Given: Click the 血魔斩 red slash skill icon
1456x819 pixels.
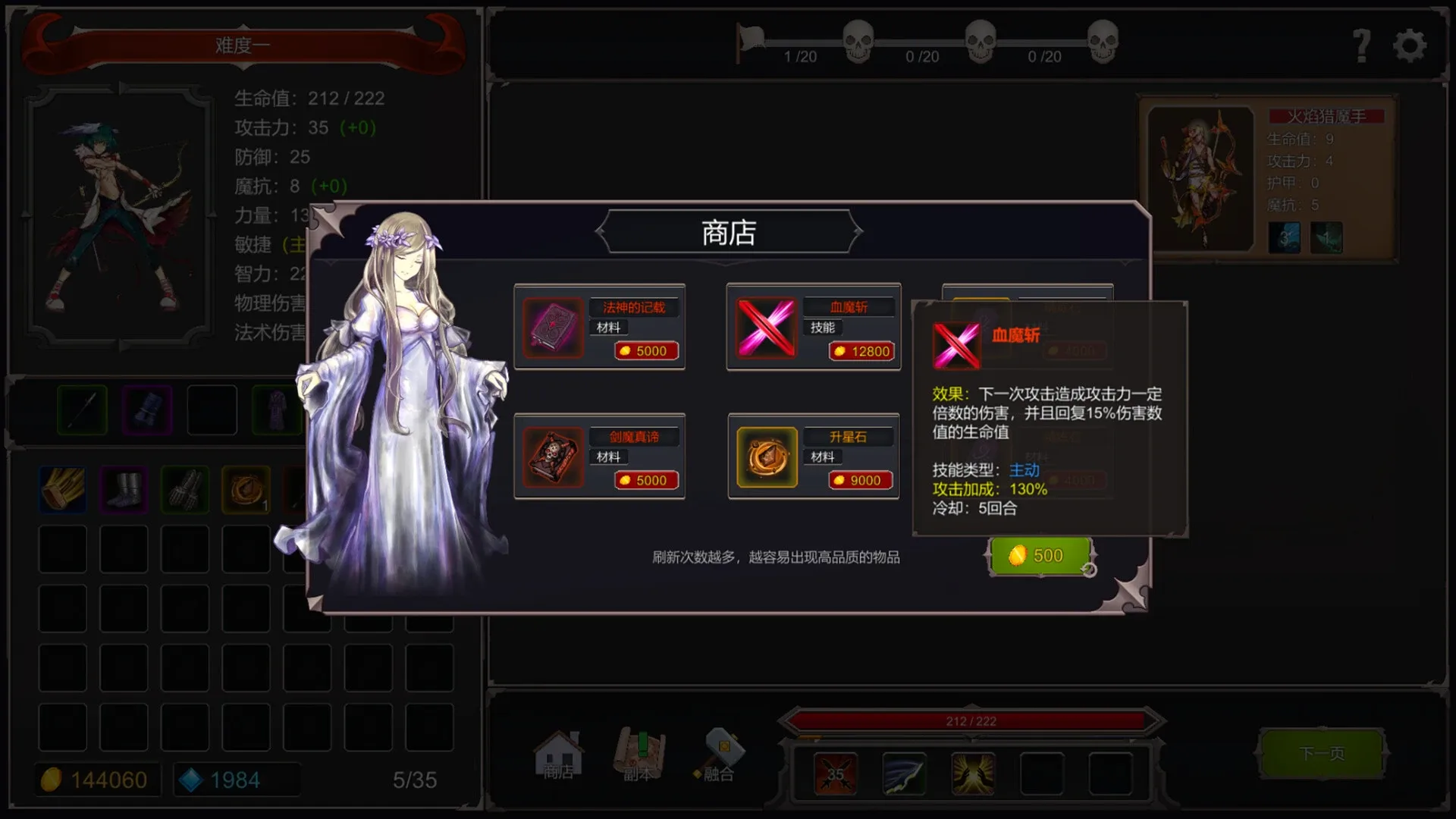Looking at the screenshot, I should (x=766, y=328).
